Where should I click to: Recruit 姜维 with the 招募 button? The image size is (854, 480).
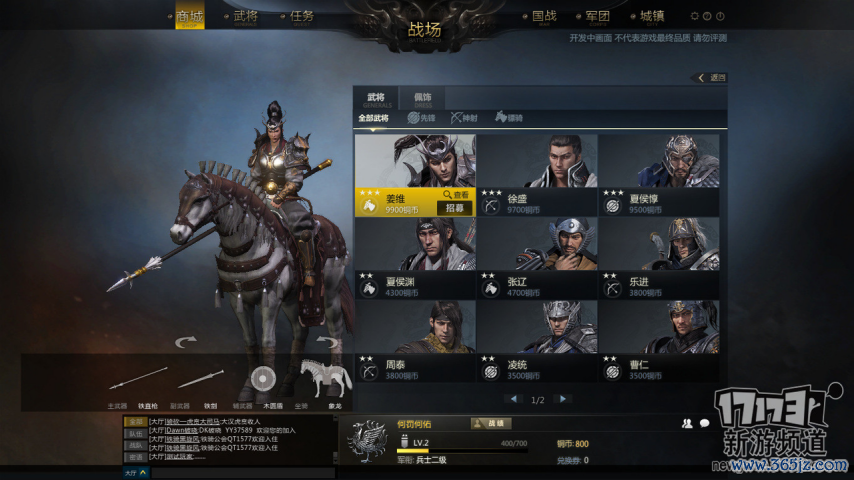455,208
